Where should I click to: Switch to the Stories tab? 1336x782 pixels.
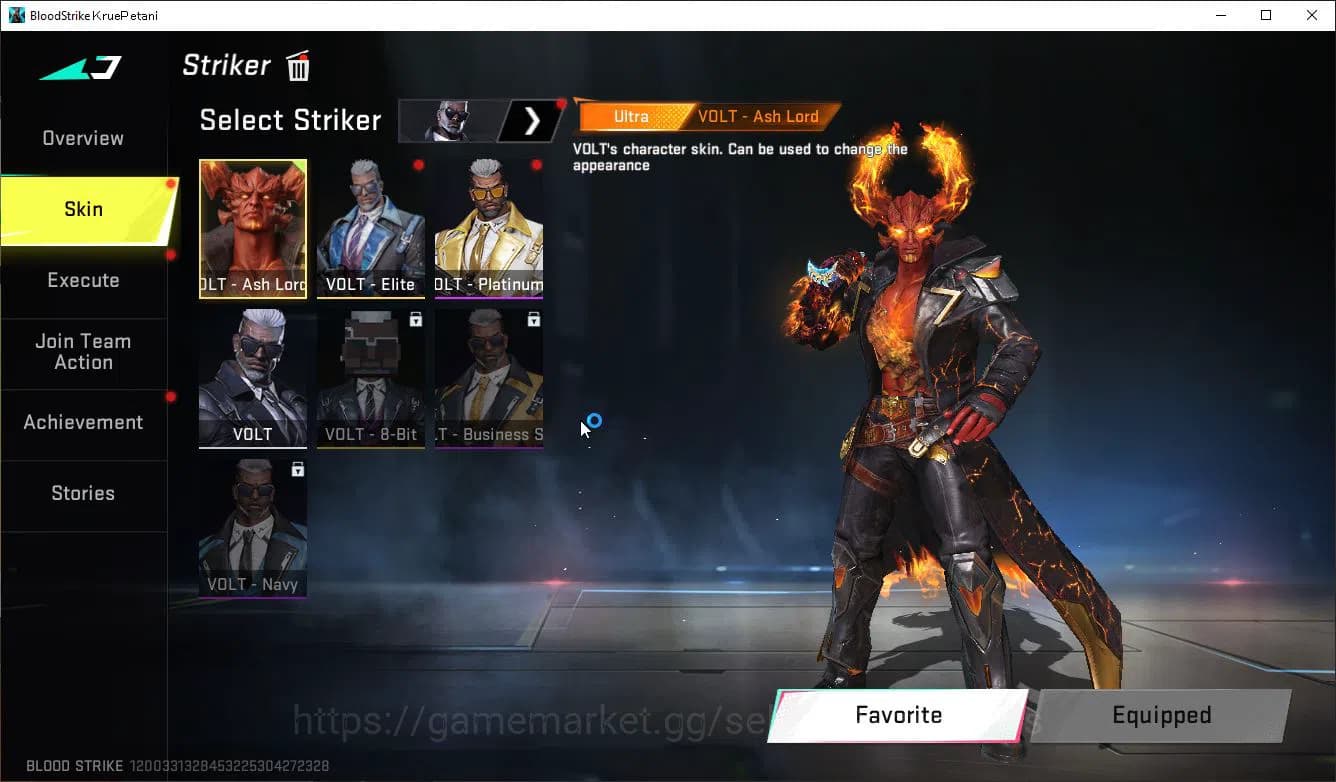[x=83, y=492]
